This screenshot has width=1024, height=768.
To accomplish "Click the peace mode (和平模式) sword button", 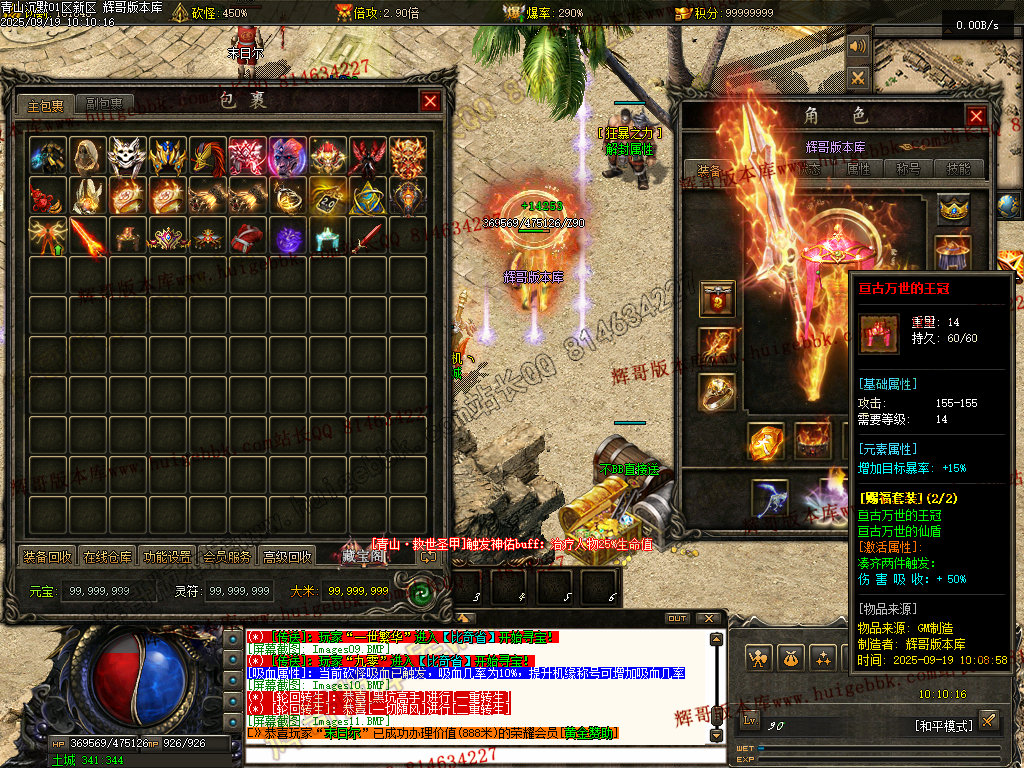I will [x=988, y=720].
